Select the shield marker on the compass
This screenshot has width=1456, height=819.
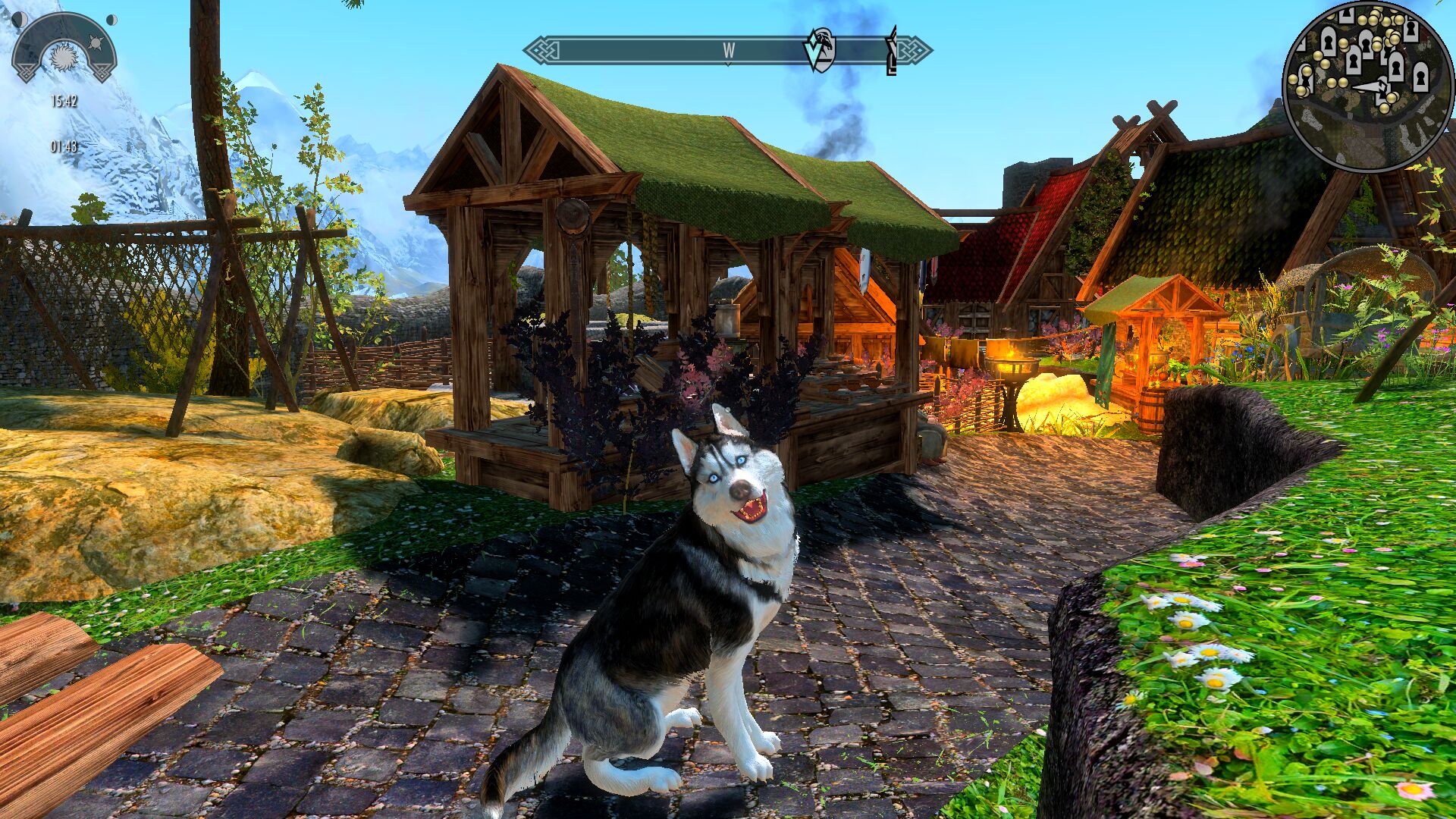(x=820, y=50)
